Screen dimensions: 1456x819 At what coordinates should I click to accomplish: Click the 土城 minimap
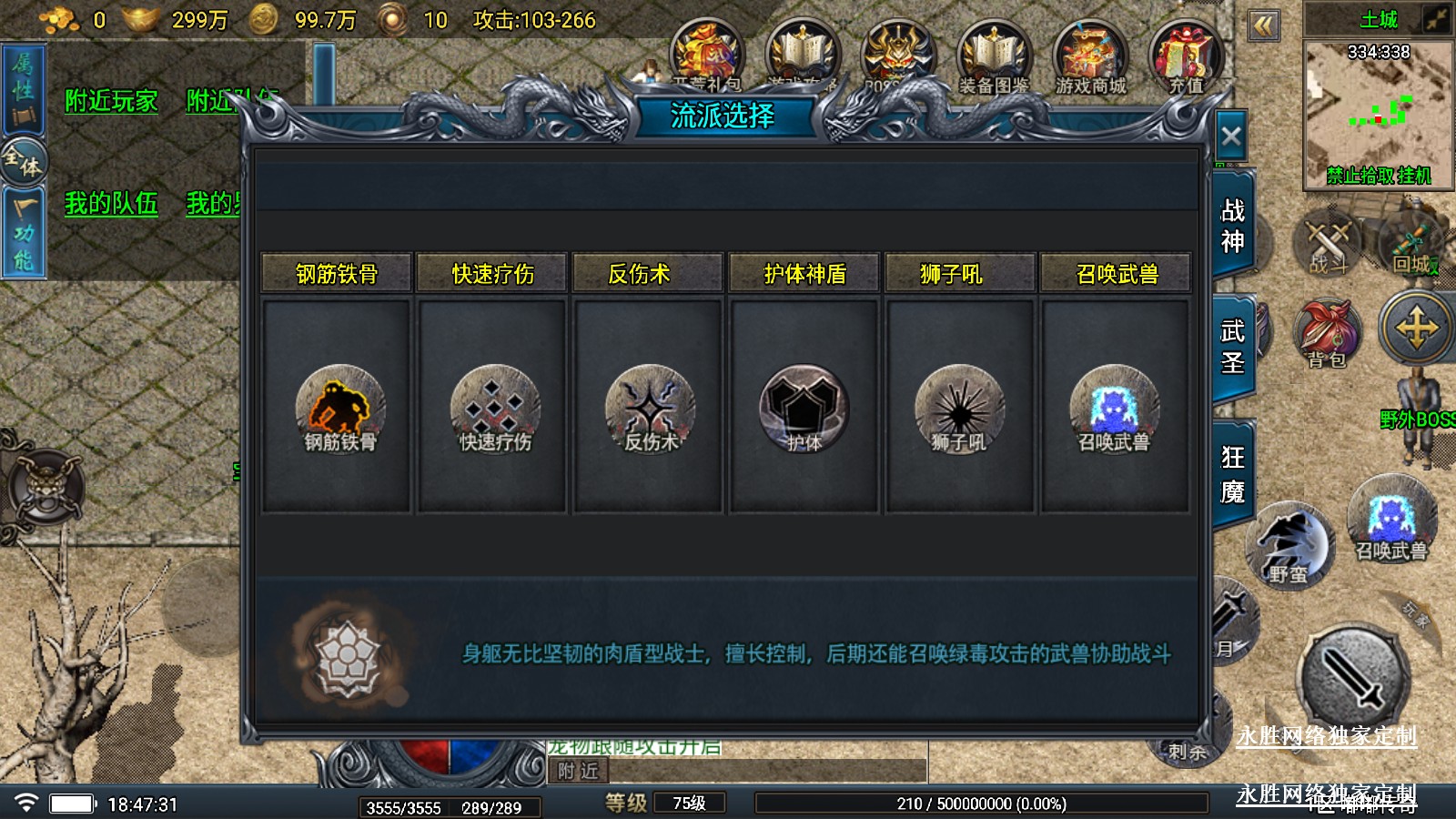pos(1378,111)
